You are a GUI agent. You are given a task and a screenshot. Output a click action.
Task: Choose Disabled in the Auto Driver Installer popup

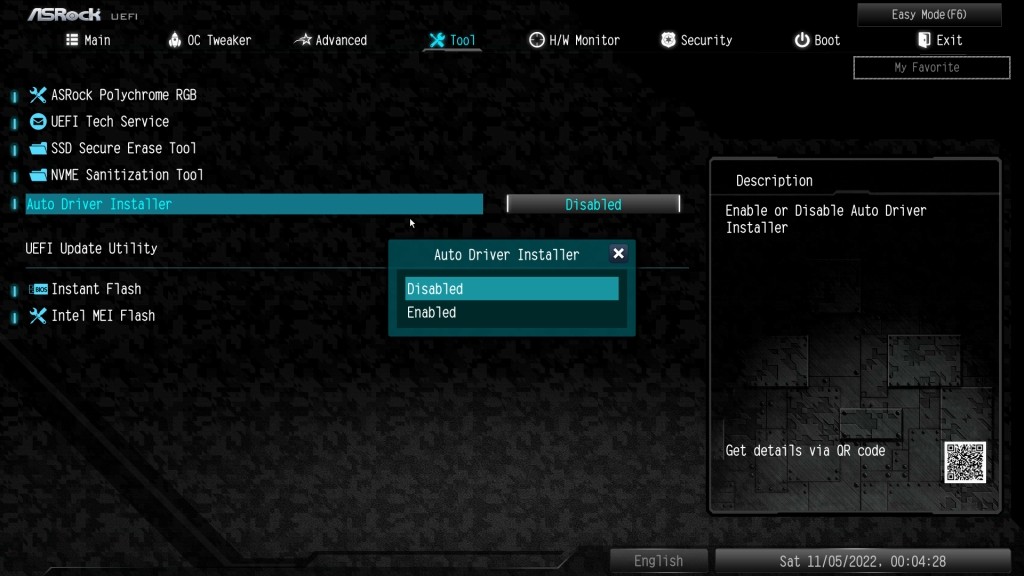click(511, 289)
